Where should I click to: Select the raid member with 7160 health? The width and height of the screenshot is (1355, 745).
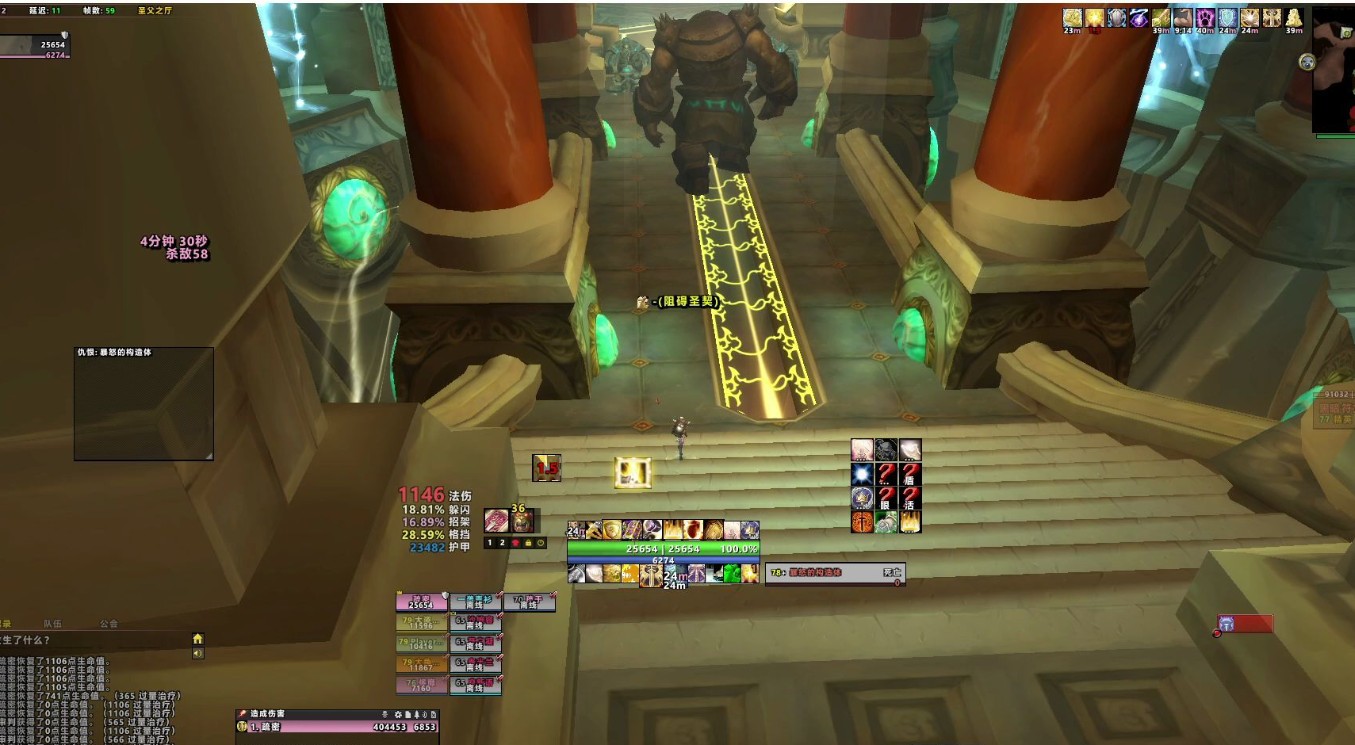pos(421,685)
